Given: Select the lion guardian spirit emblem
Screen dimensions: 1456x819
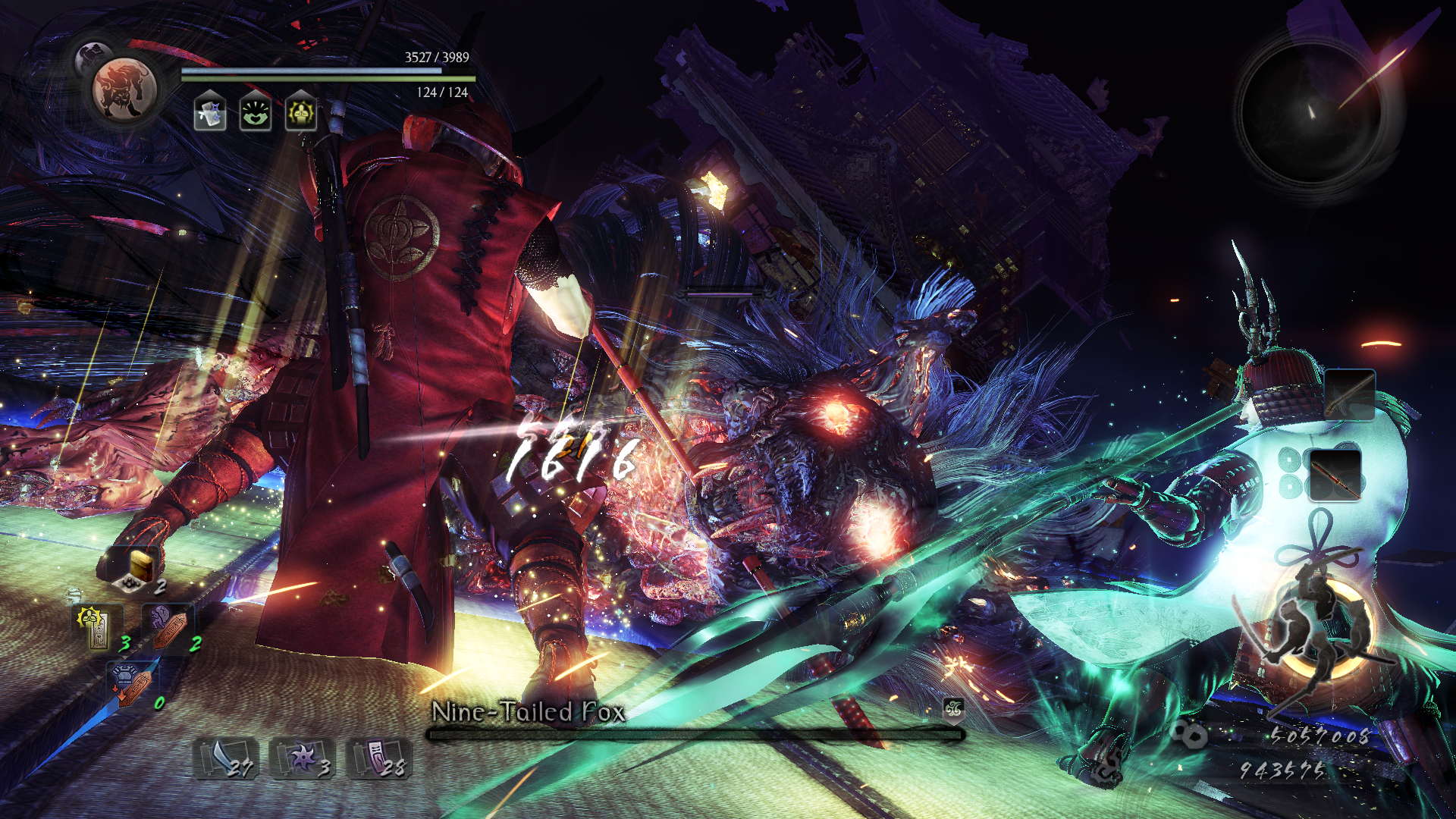Looking at the screenshot, I should tap(124, 89).
